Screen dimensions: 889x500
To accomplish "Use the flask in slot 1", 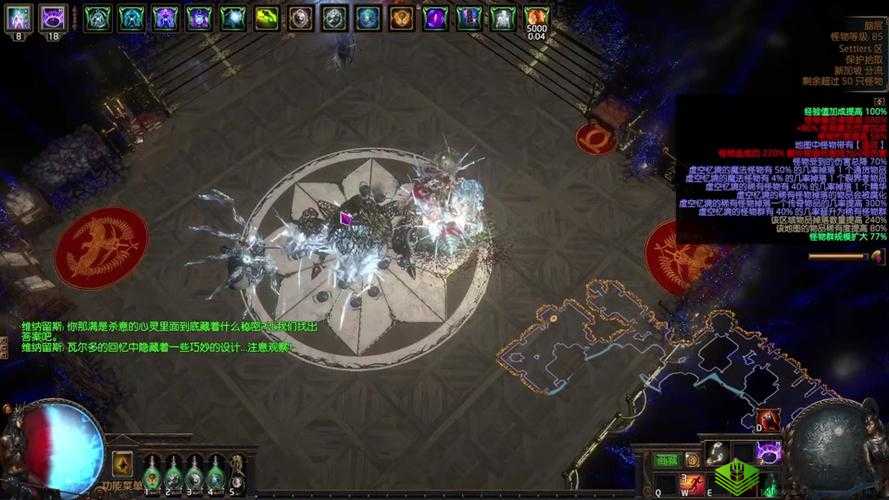I will (x=151, y=473).
